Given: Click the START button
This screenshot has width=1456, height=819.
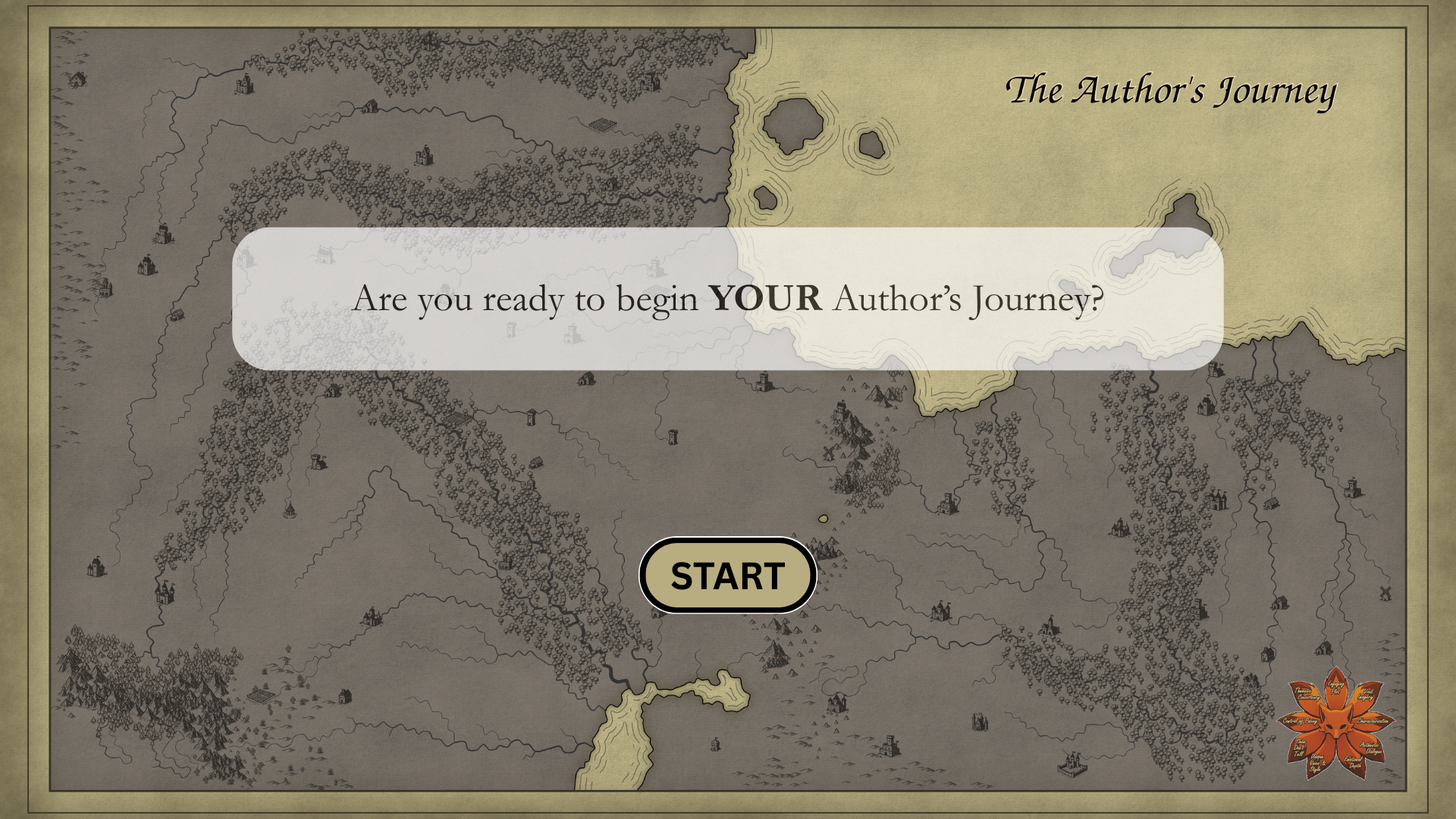Looking at the screenshot, I should [727, 576].
